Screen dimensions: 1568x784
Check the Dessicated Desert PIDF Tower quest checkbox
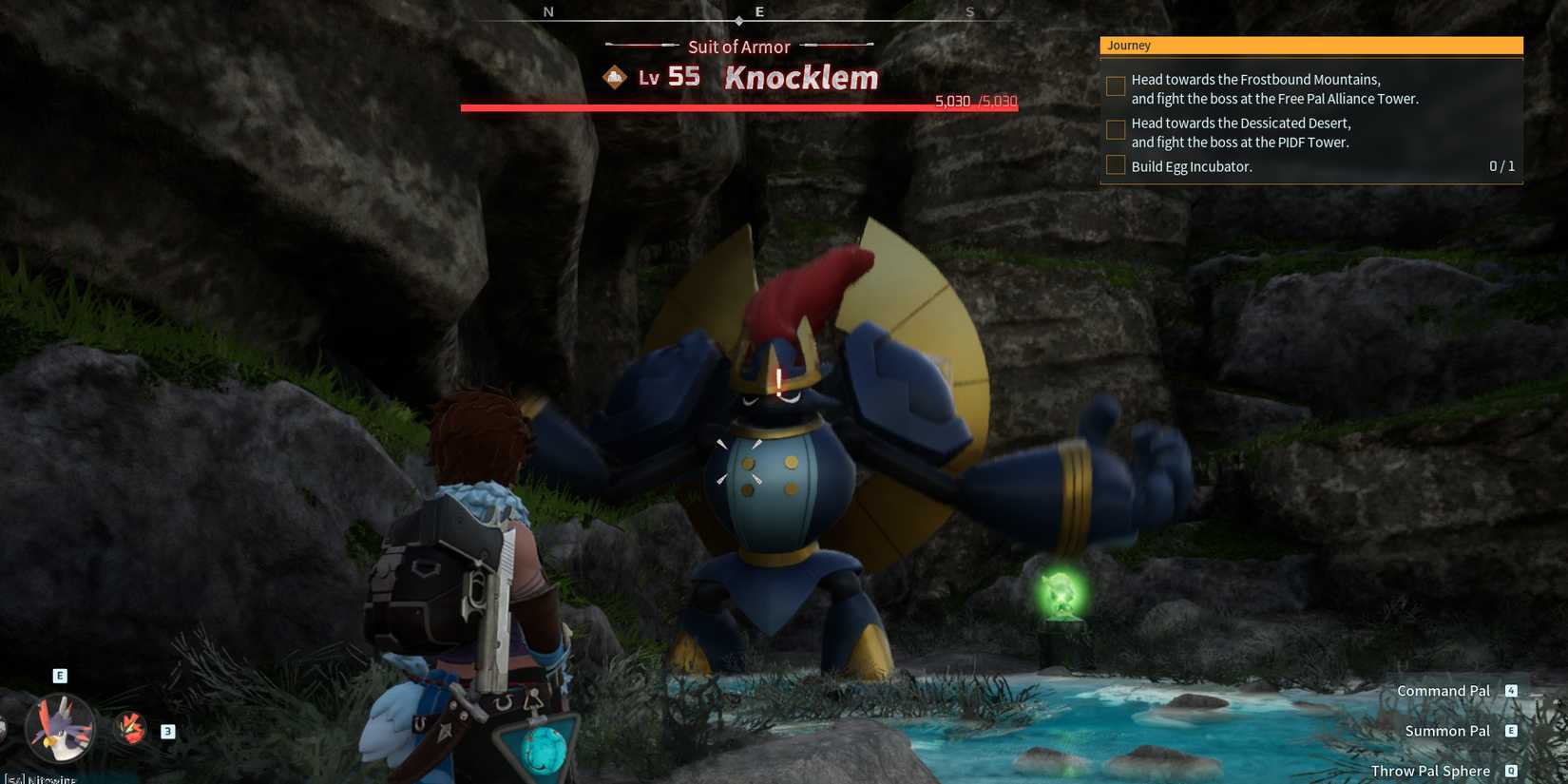tap(1115, 129)
